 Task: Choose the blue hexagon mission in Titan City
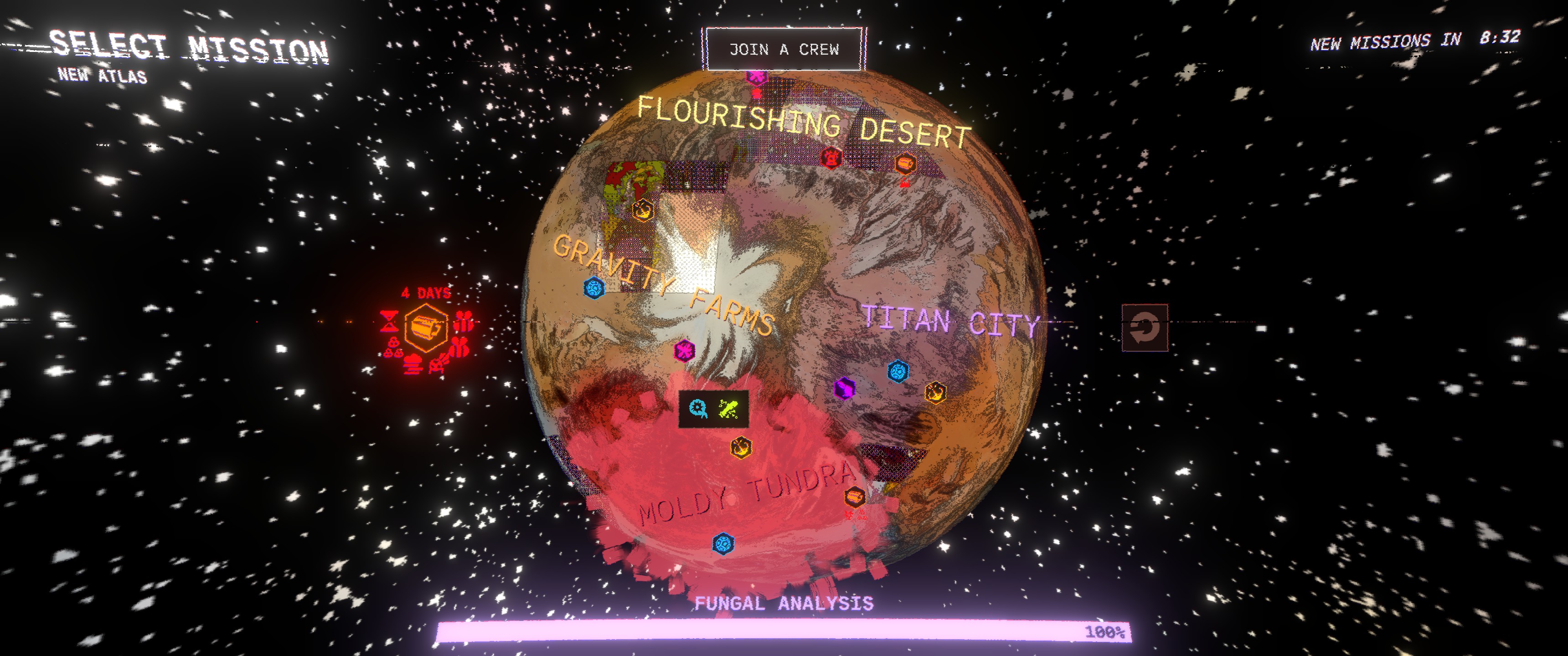tap(898, 371)
